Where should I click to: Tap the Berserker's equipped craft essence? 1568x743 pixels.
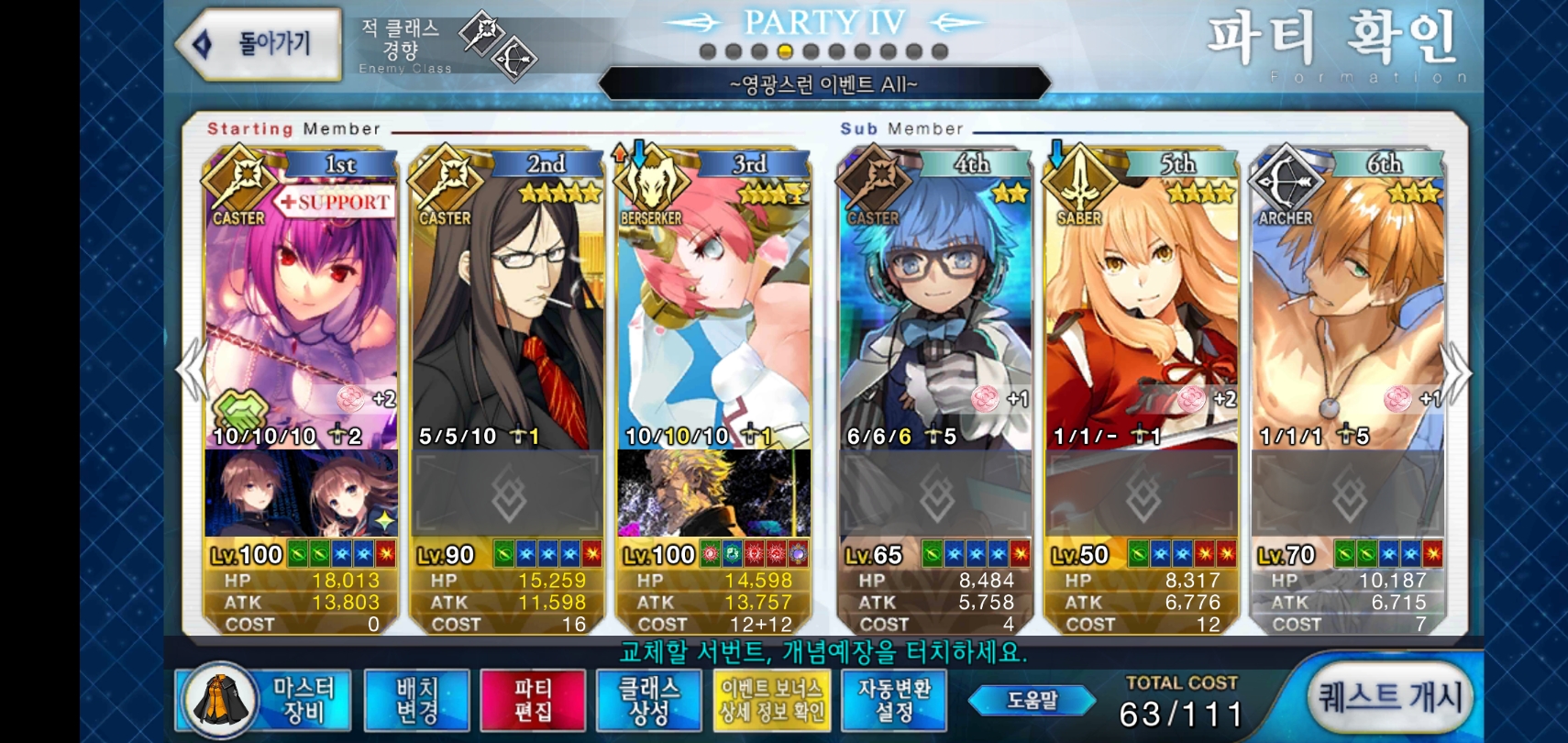pos(713,493)
